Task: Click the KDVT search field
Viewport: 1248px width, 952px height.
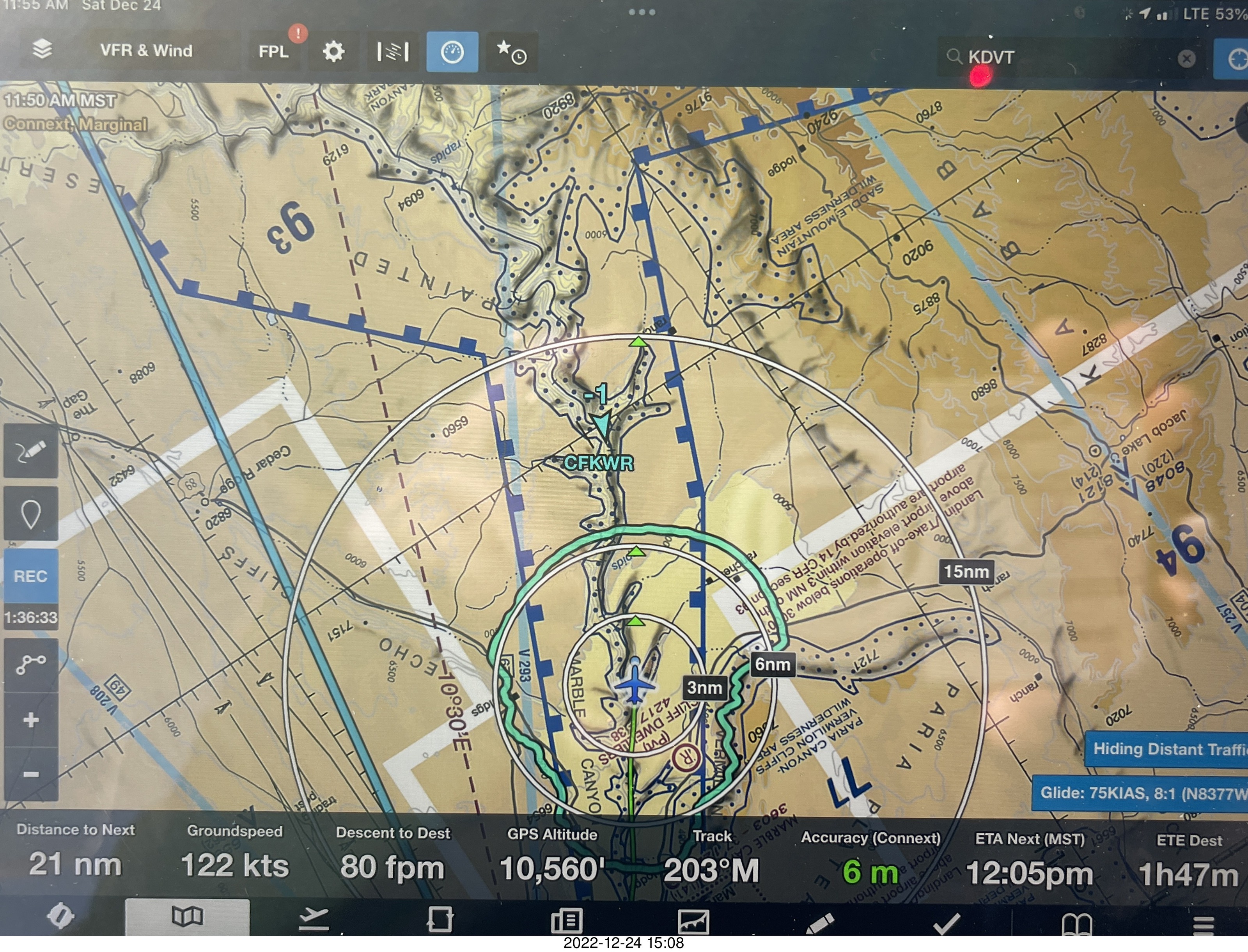Action: click(x=1065, y=57)
